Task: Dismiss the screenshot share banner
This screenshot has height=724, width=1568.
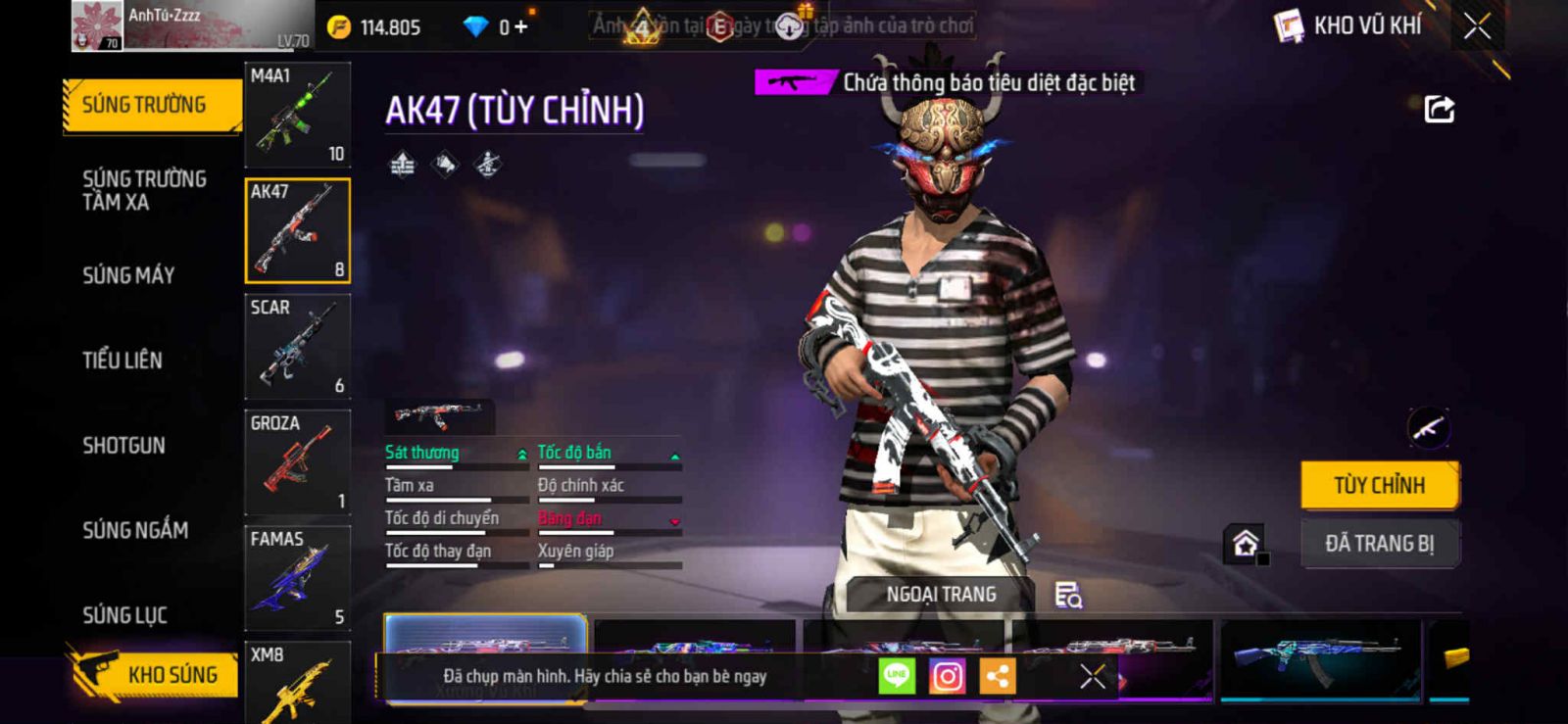Action: pos(1092,676)
